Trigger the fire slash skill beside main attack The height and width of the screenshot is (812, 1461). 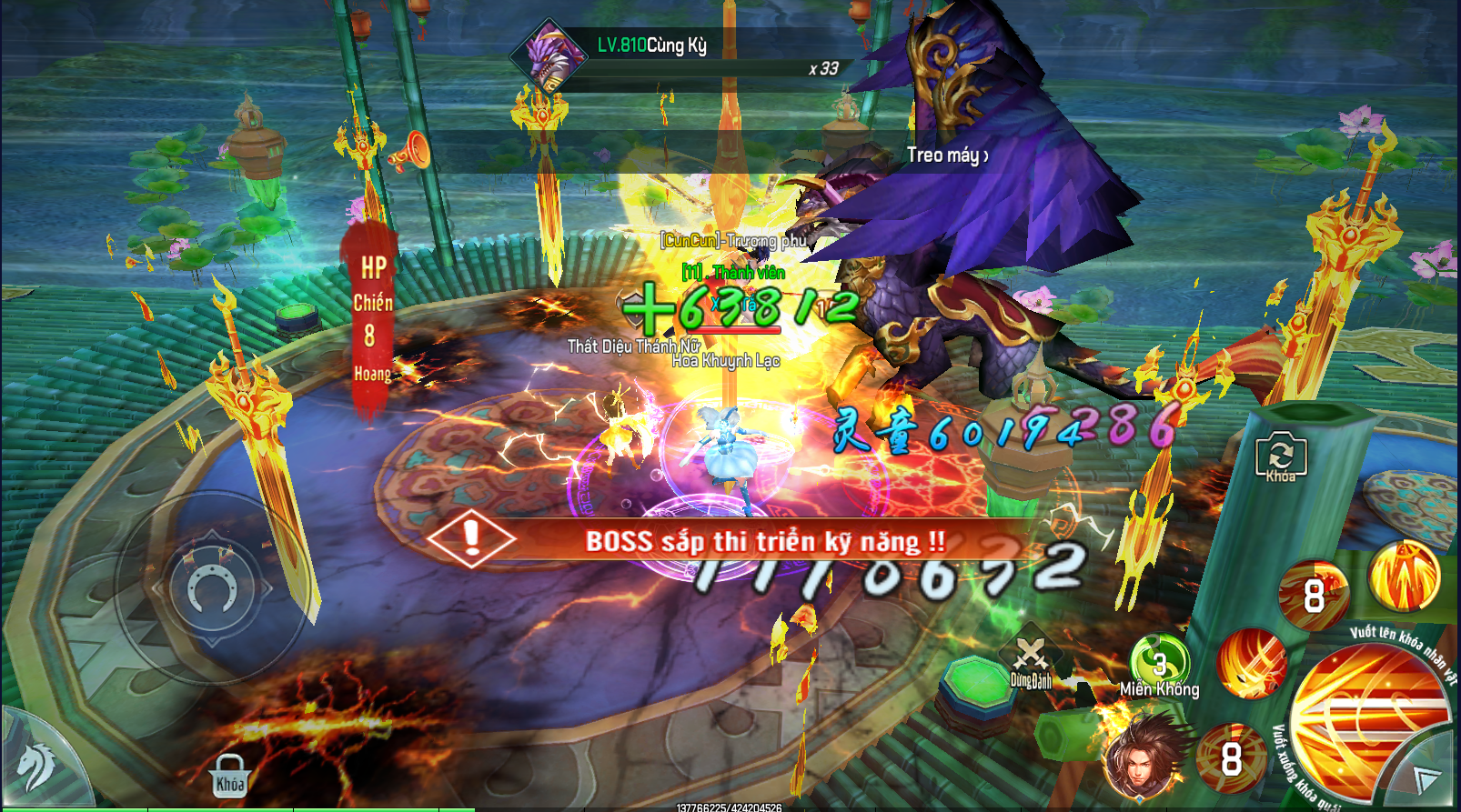point(1253,663)
